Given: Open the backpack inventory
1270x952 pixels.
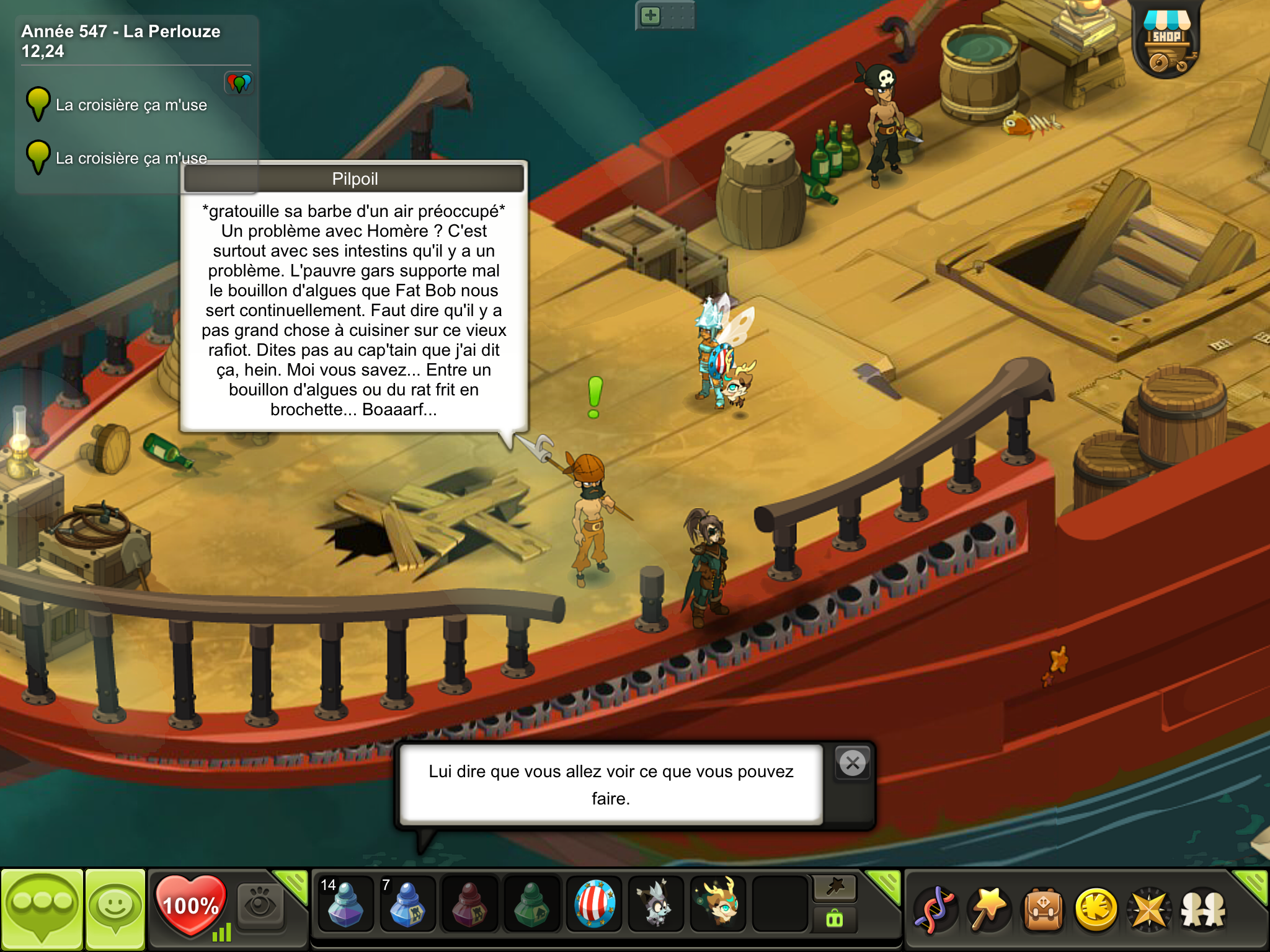Looking at the screenshot, I should pyautogui.click(x=1043, y=909).
